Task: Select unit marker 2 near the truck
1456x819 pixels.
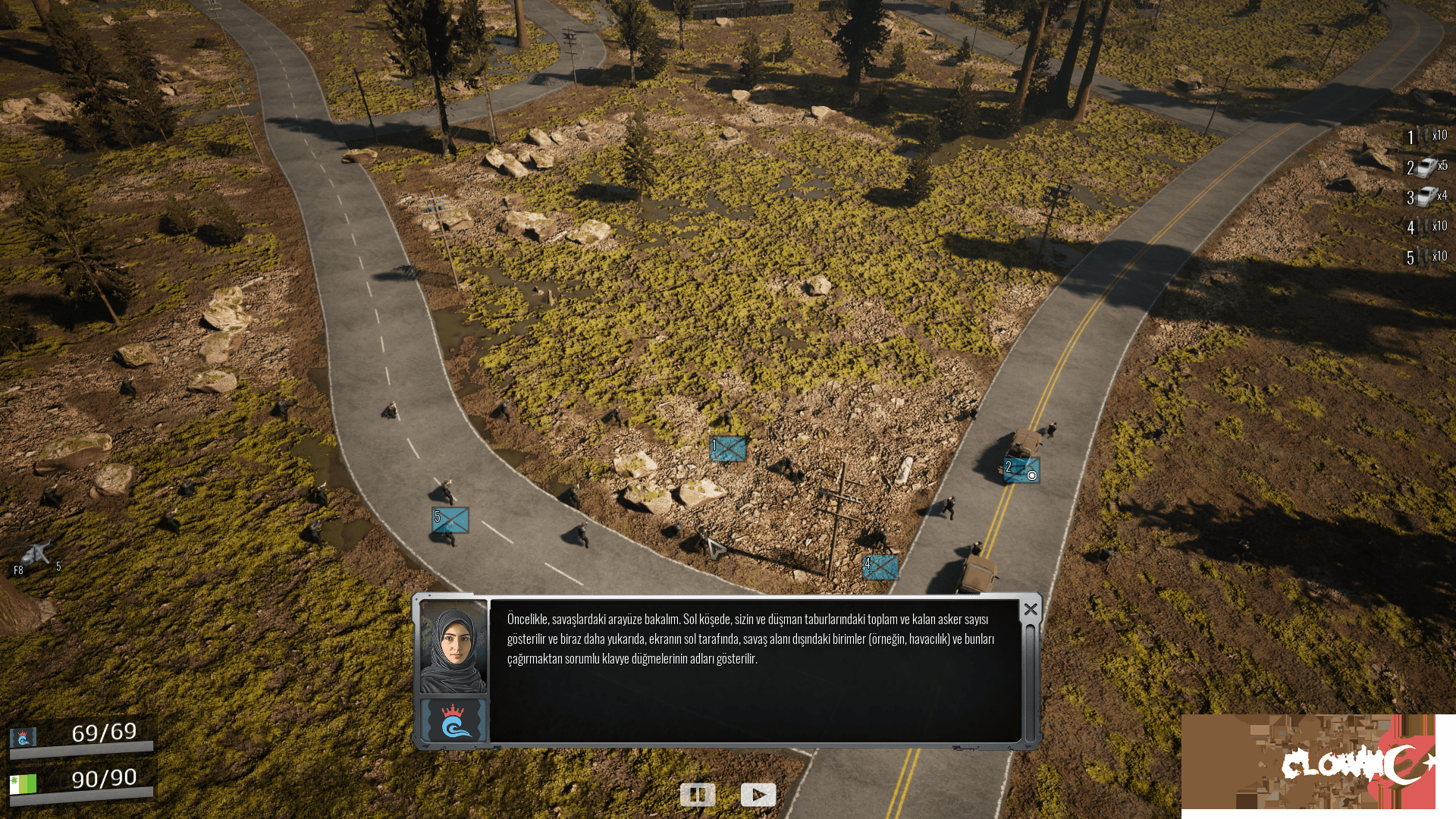Action: coord(1020,469)
